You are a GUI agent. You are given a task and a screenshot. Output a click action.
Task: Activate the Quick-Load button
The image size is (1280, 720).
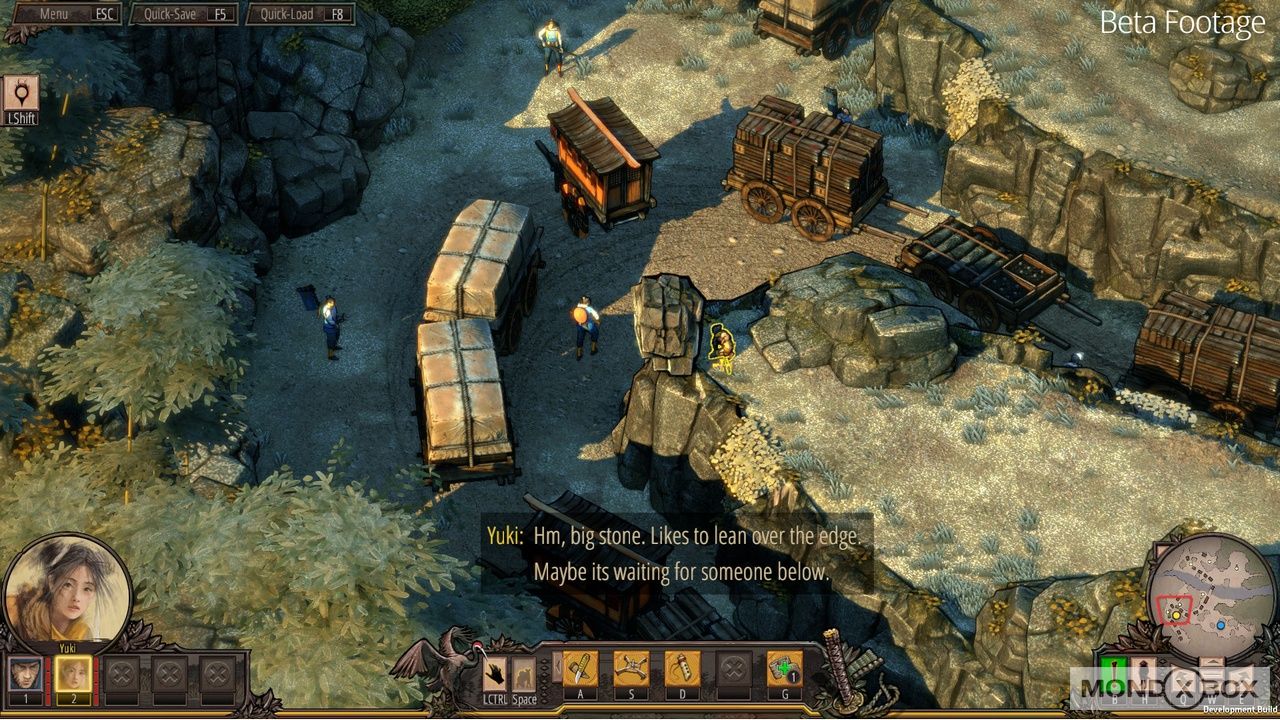302,14
